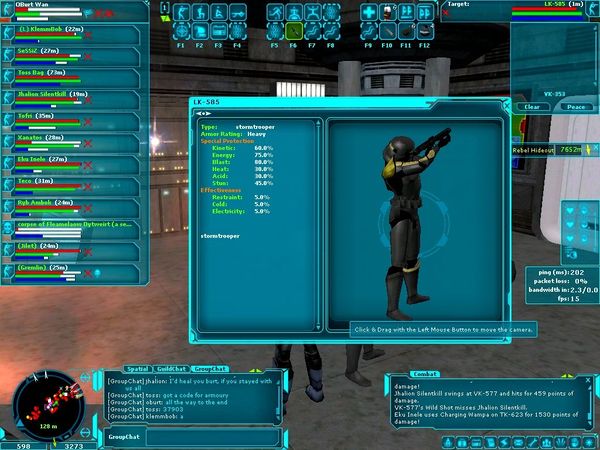Select group member Jhalion Silentkill
Screen dimensions: 600x450
55,94
